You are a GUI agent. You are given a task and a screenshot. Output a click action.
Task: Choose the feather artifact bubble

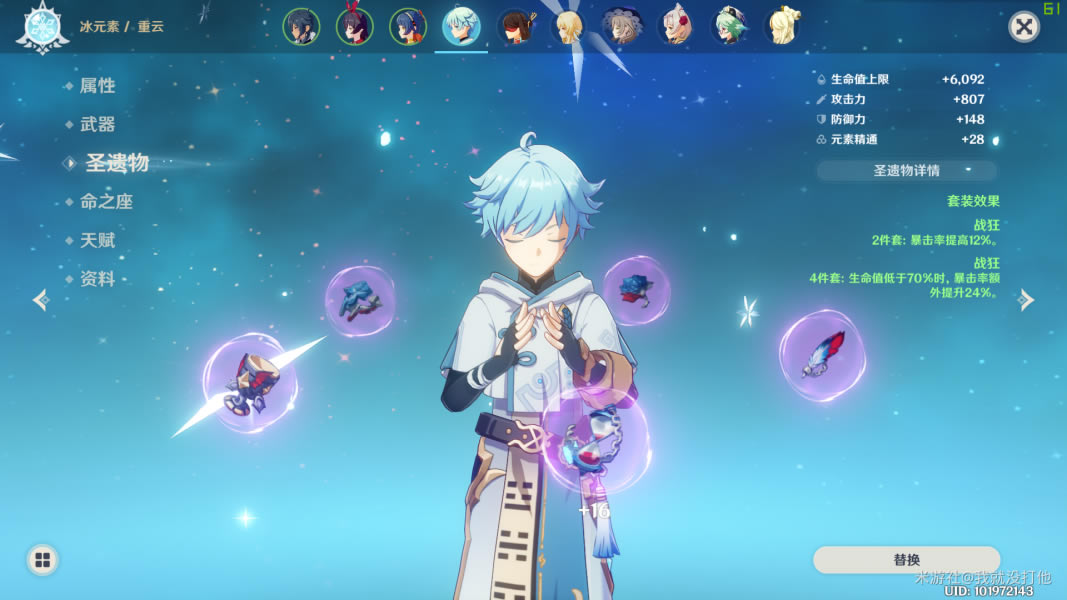(x=822, y=356)
